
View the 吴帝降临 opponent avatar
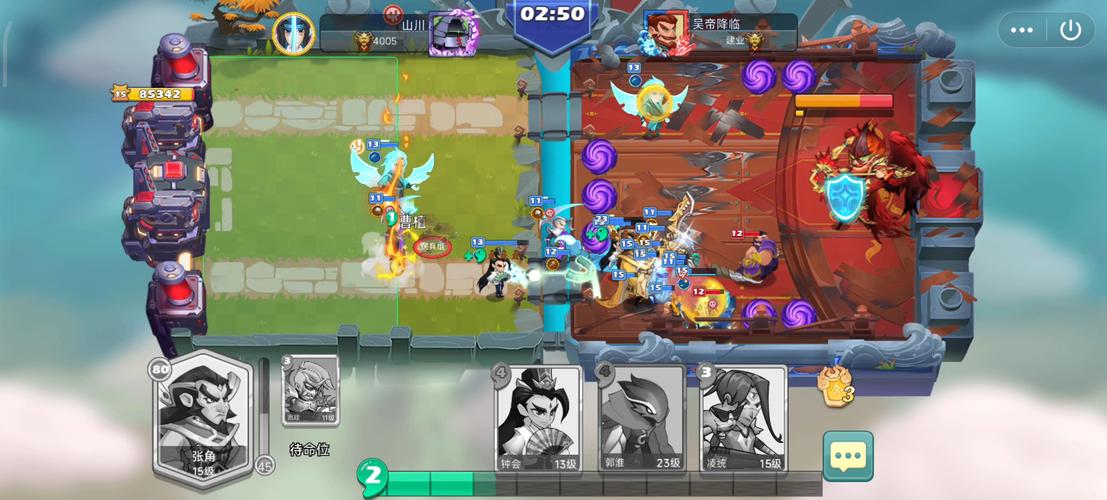(666, 32)
